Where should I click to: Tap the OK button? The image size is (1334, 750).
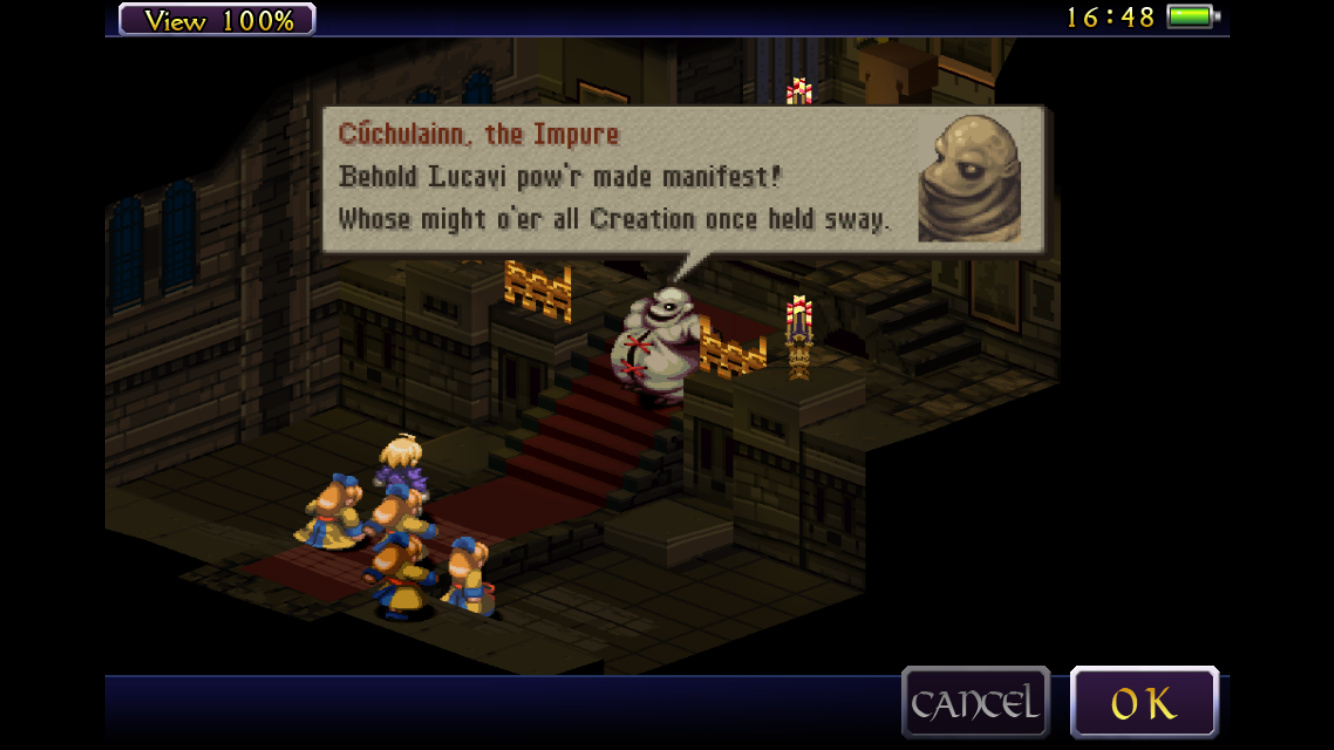point(1144,703)
